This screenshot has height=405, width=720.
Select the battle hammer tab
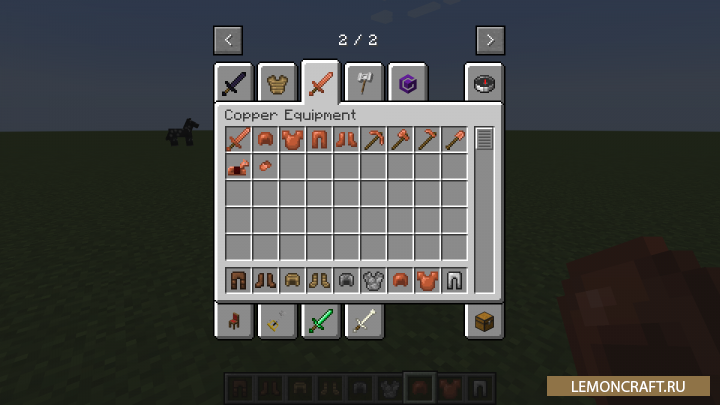[362, 83]
